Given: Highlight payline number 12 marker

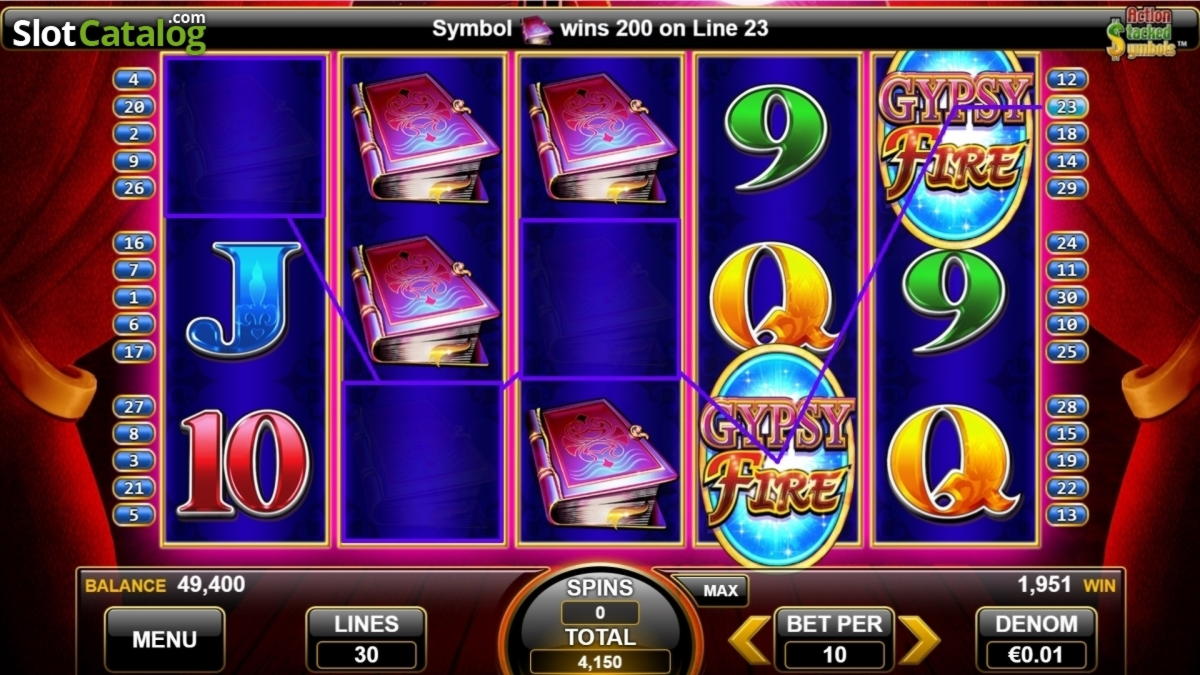Looking at the screenshot, I should click(1067, 79).
